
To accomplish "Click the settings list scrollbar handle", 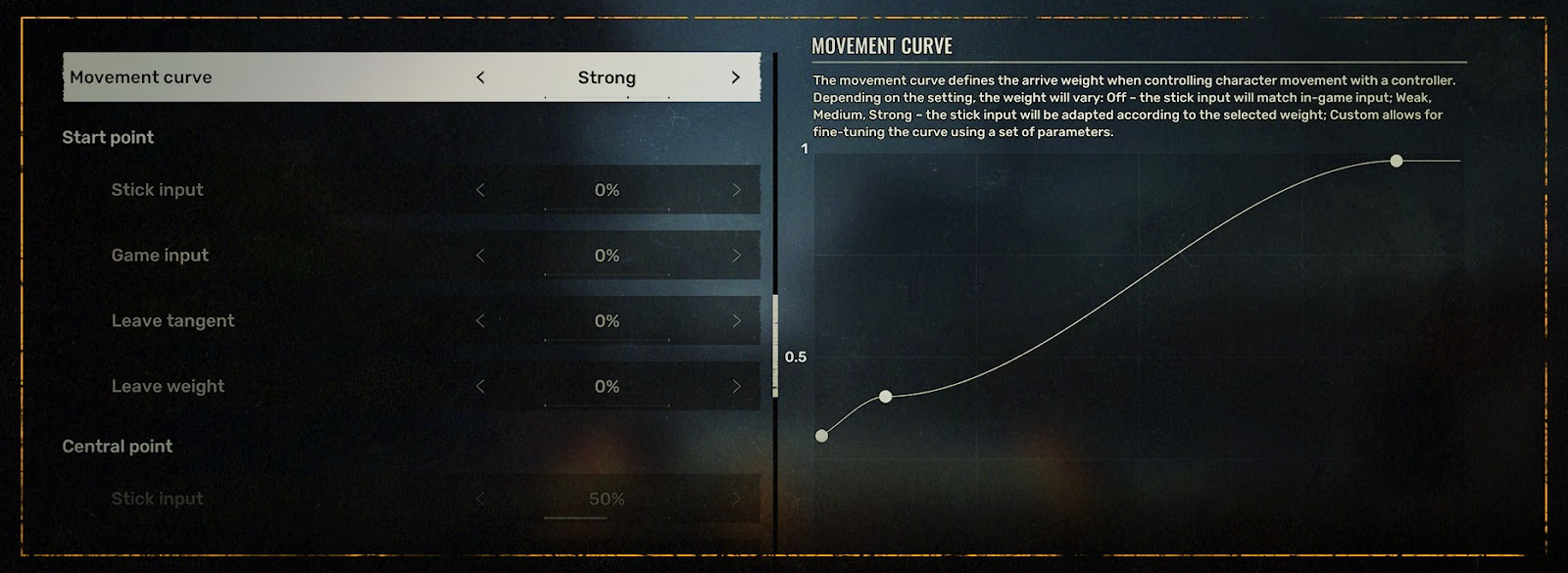I will [x=775, y=345].
